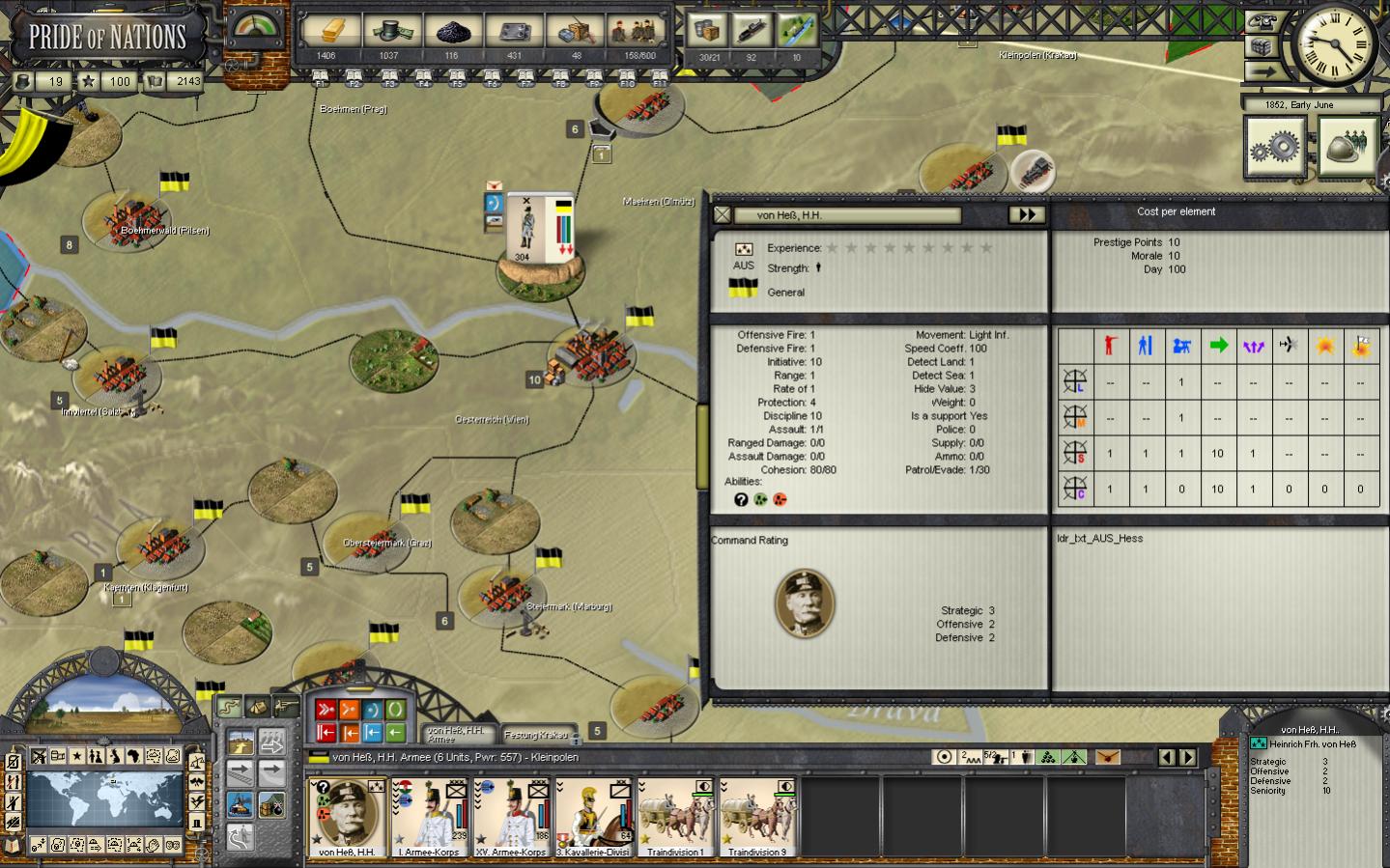Show the next units with the right arrow
Image resolution: width=1390 pixels, height=868 pixels.
click(1189, 758)
